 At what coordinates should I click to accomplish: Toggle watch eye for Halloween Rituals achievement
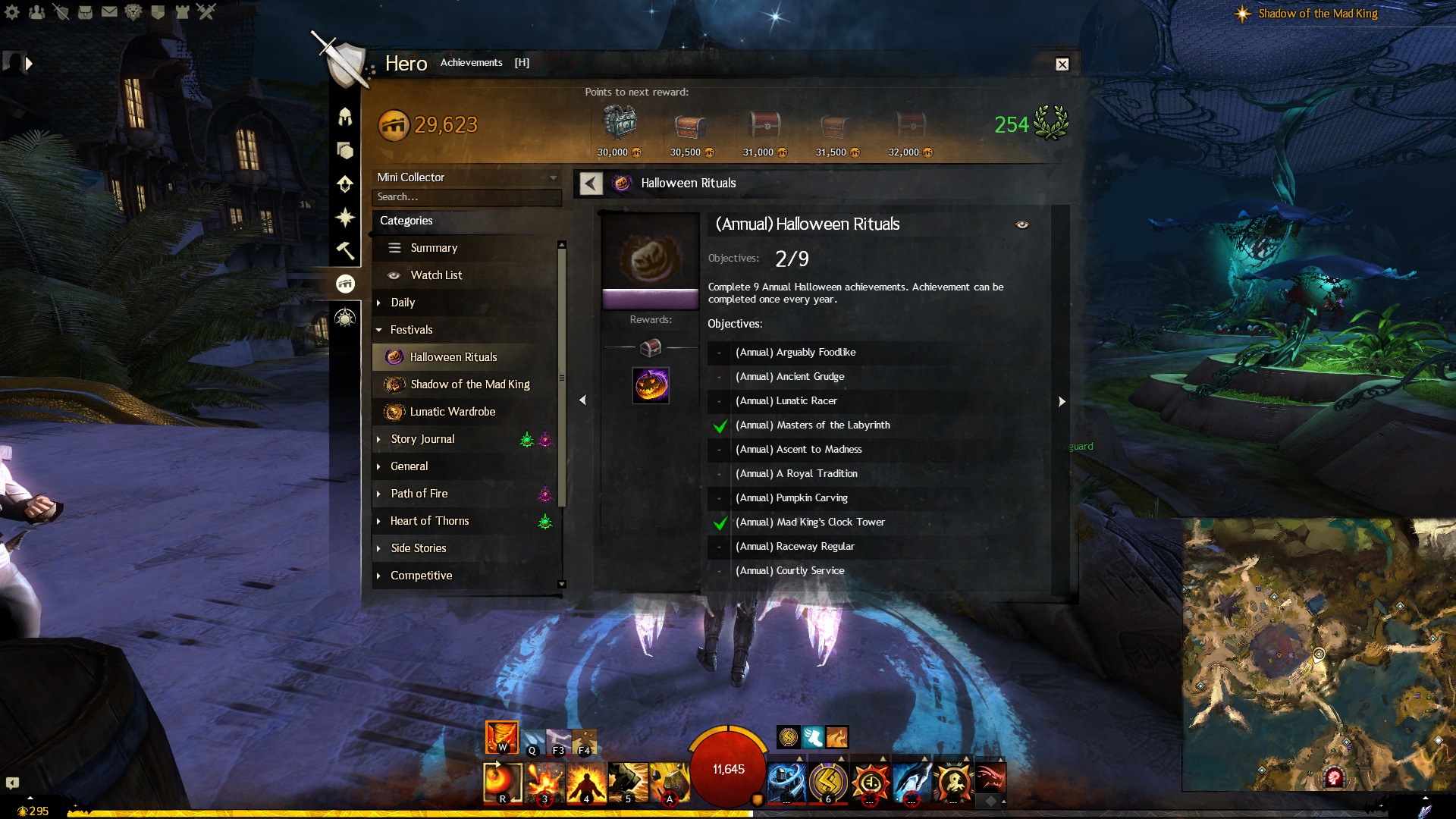click(1022, 224)
